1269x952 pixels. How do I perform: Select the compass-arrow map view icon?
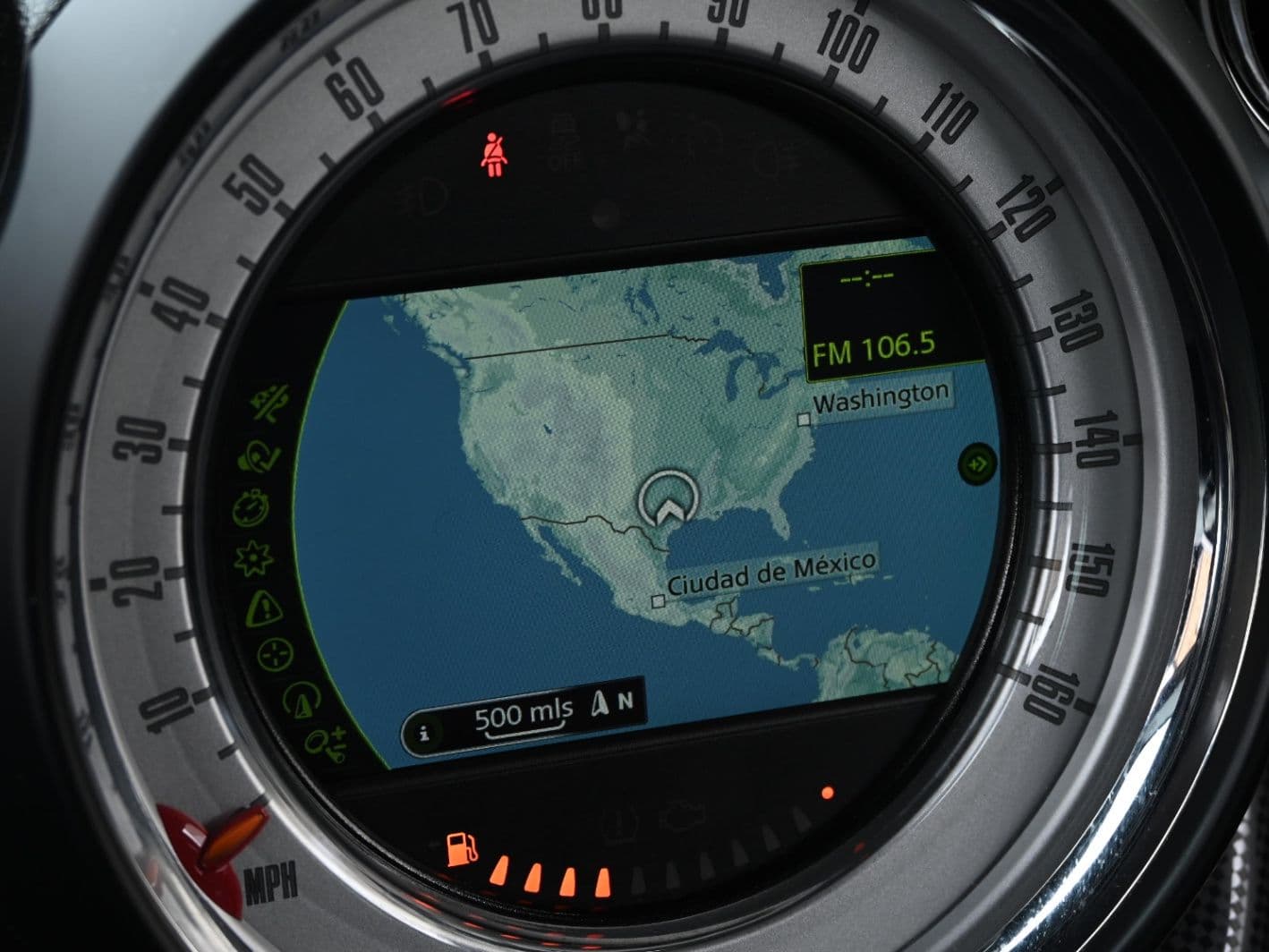[x=301, y=699]
